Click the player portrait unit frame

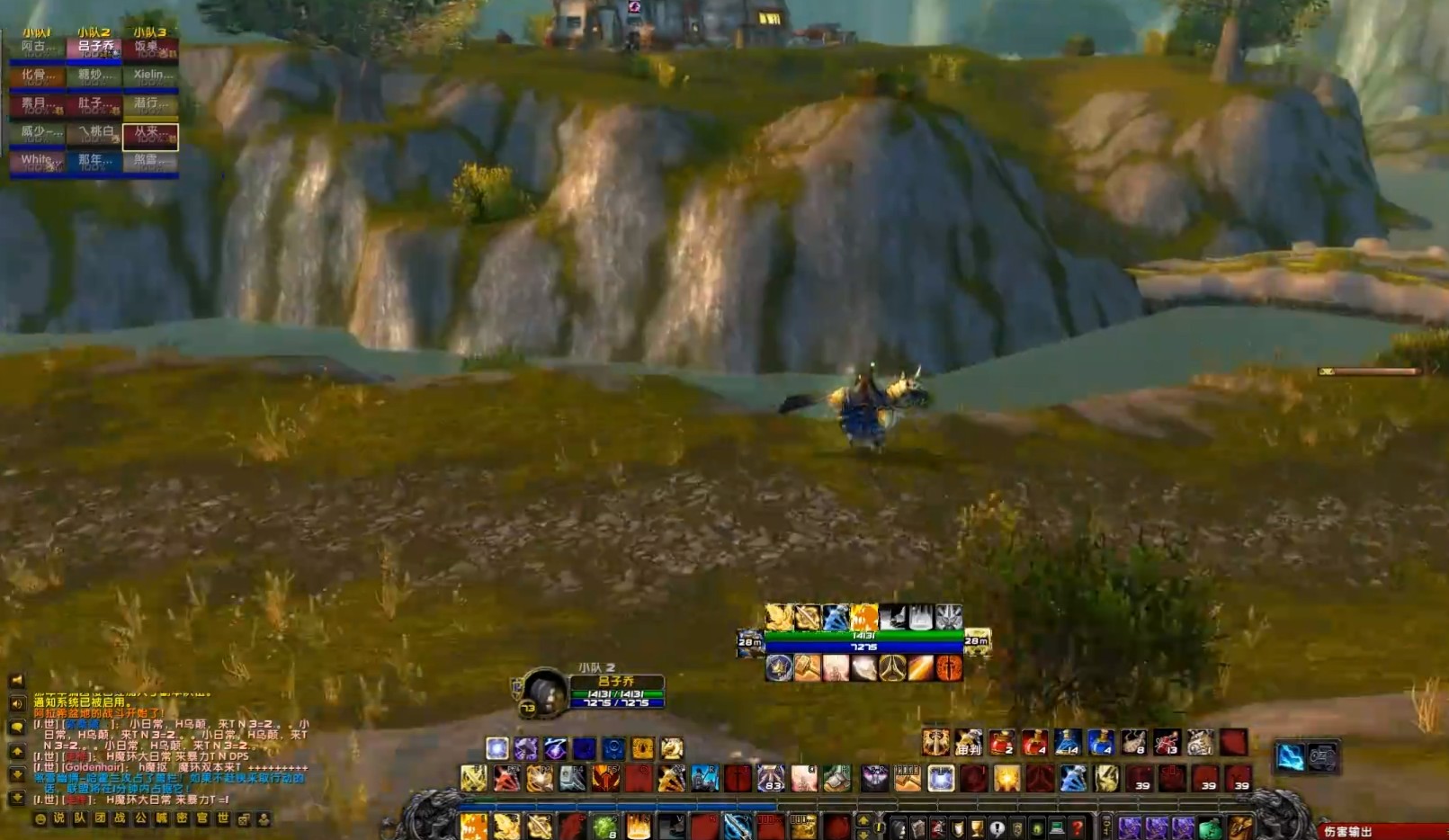544,693
